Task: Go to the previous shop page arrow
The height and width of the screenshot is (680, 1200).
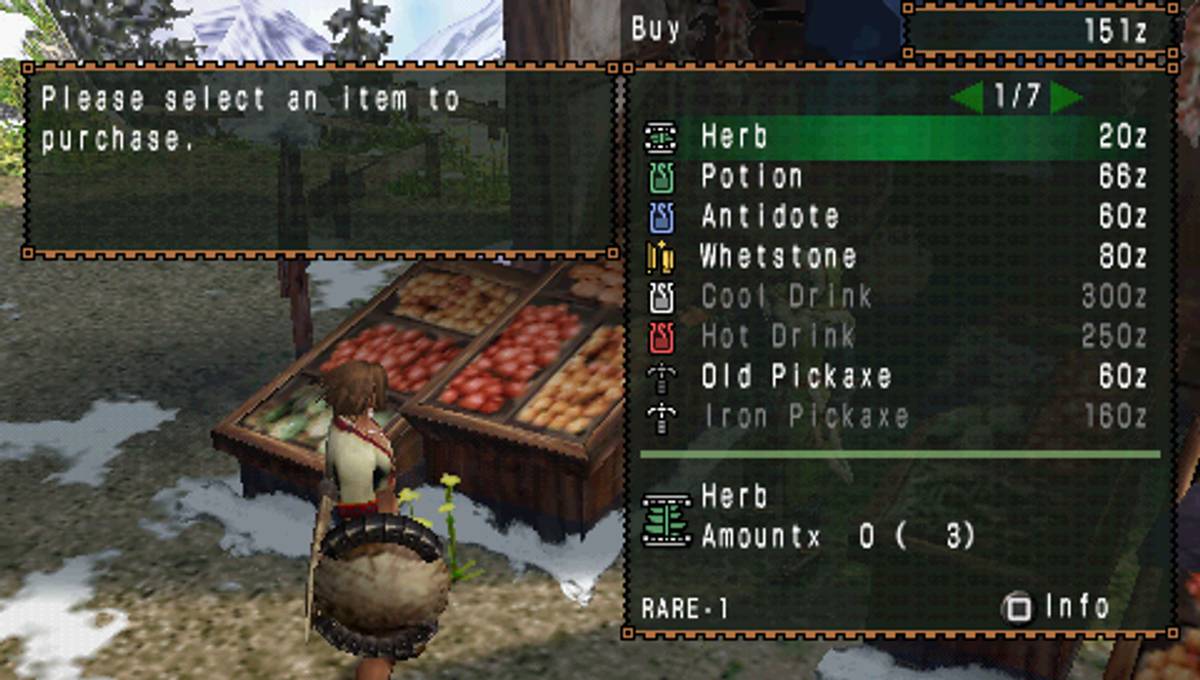Action: point(968,97)
